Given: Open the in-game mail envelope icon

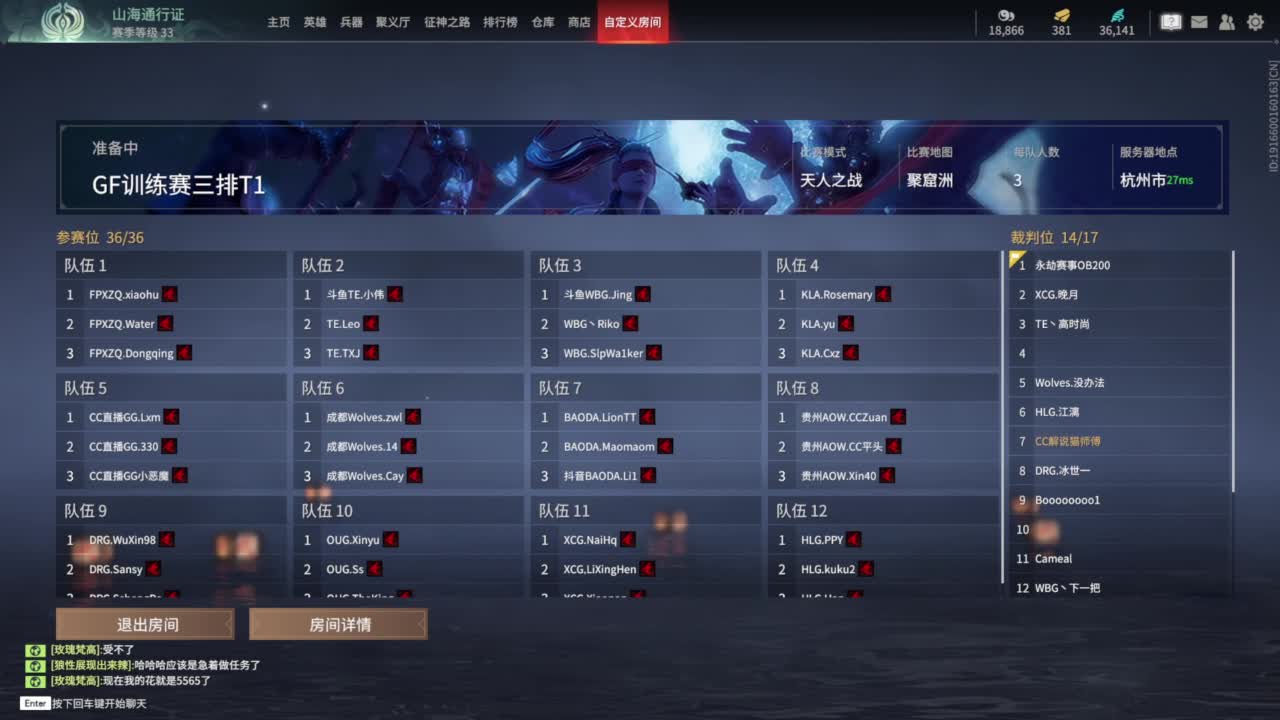Looking at the screenshot, I should pyautogui.click(x=1199, y=21).
